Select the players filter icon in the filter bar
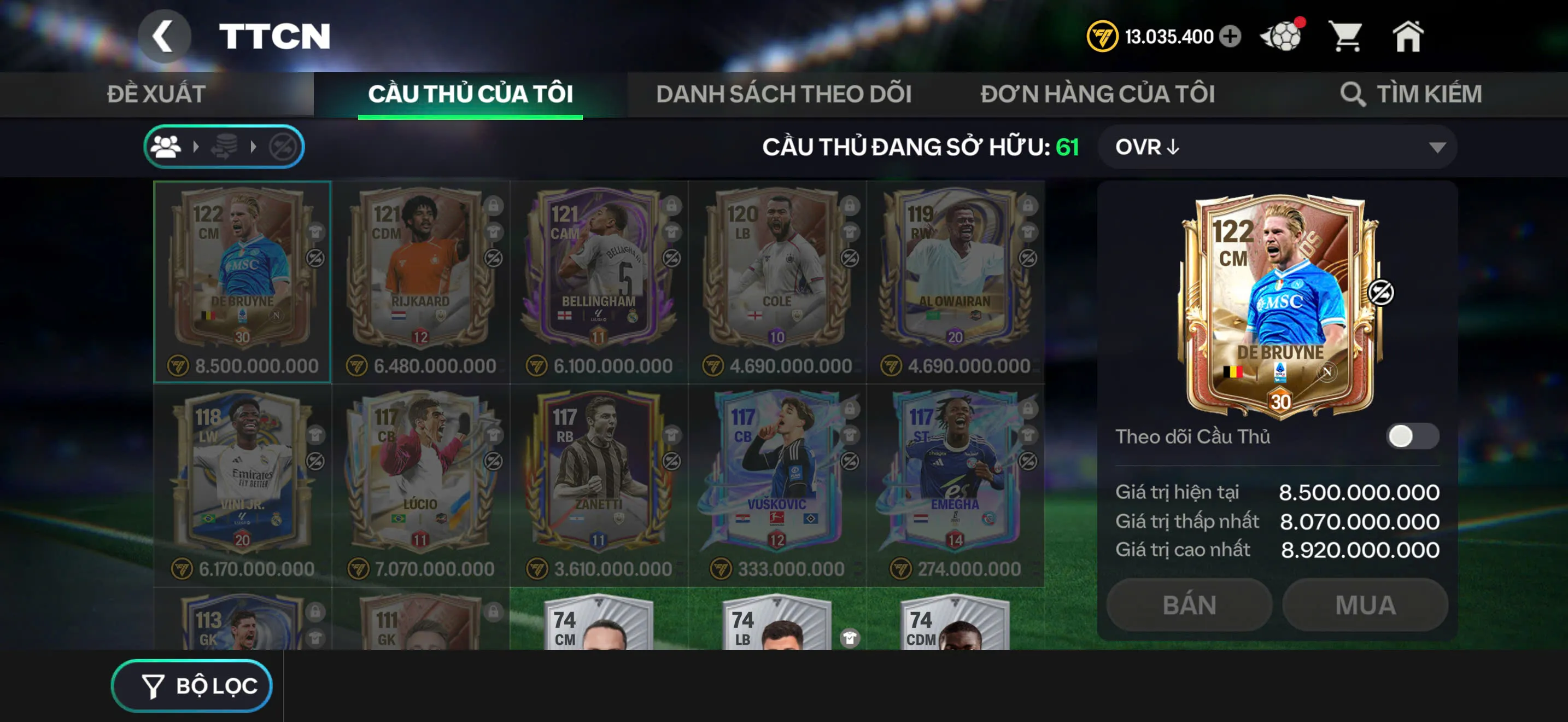The image size is (1568, 722). [166, 146]
